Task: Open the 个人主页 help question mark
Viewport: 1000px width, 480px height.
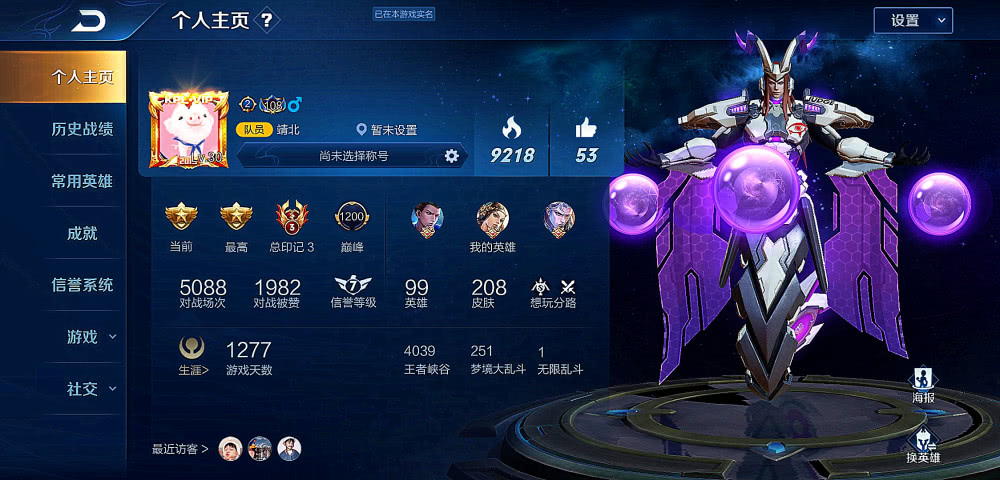Action: coord(267,20)
